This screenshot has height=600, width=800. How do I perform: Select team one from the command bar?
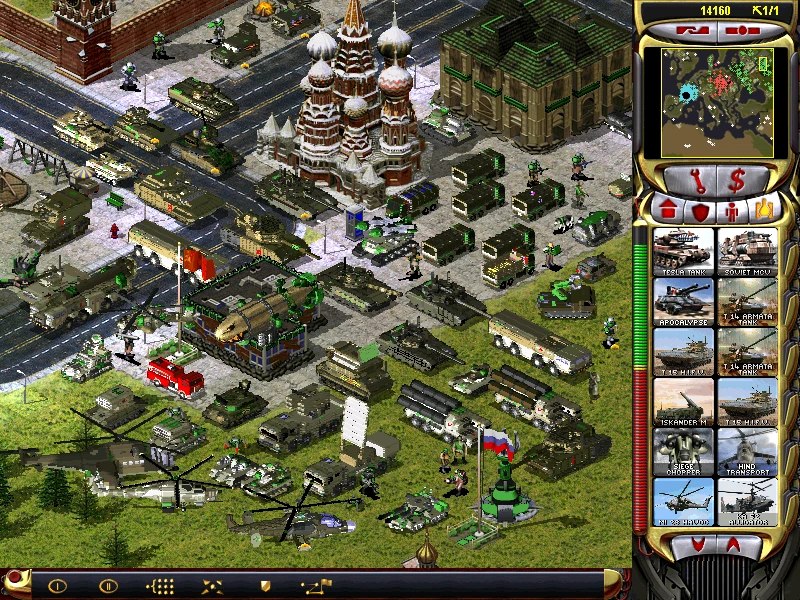pos(57,586)
